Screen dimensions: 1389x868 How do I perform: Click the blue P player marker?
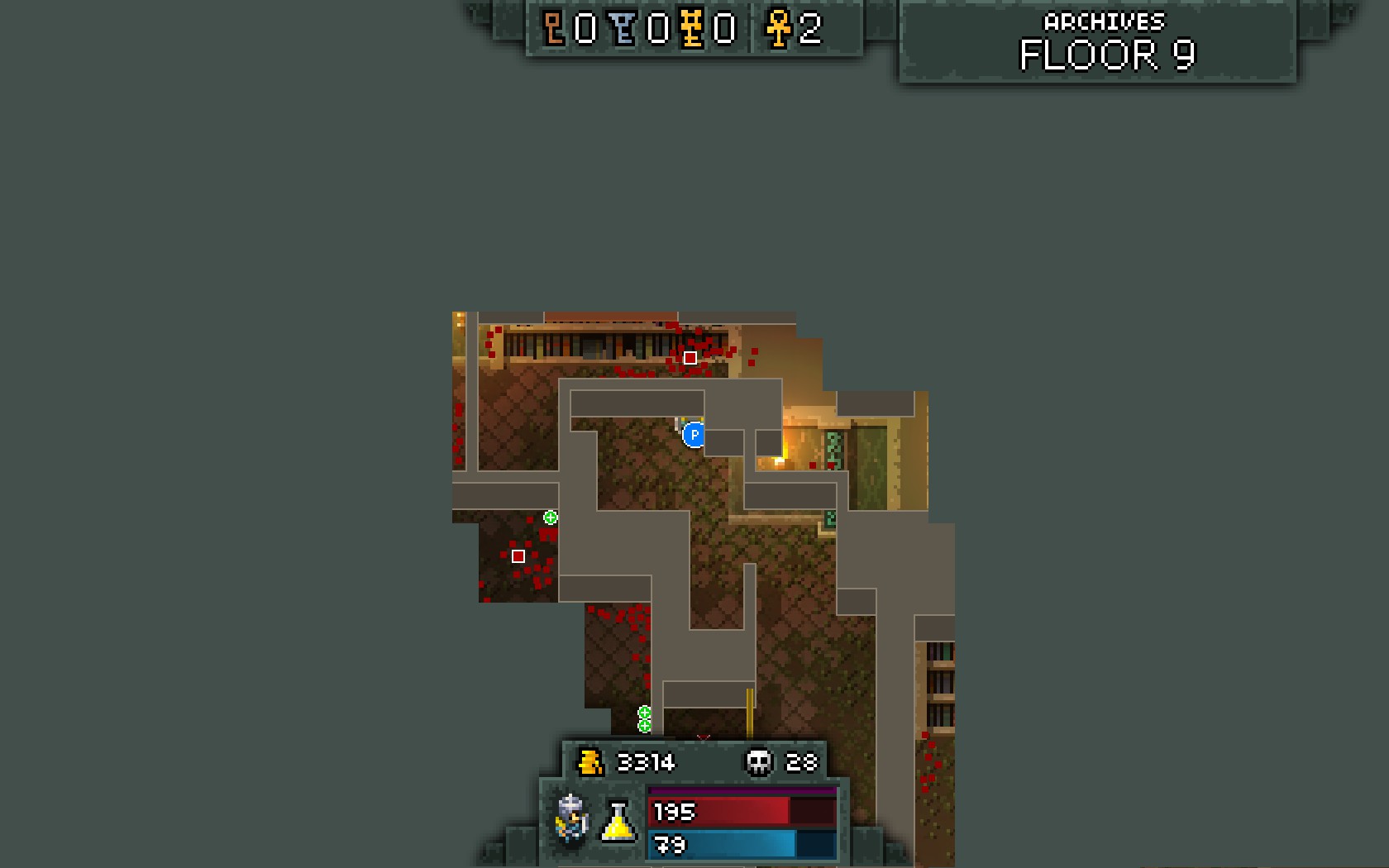[694, 435]
